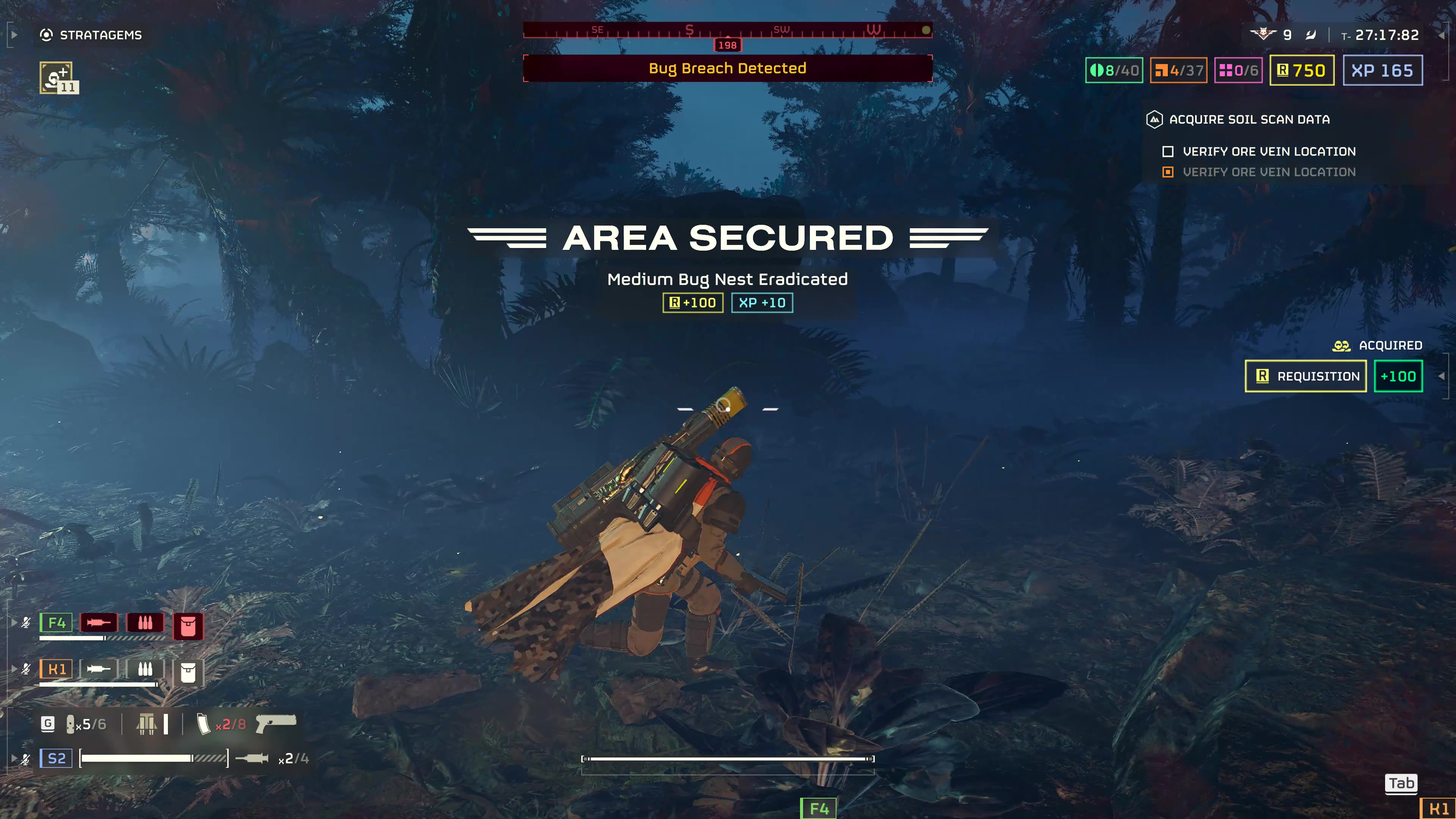Select the pistol sidearm icon
The image size is (1456, 819).
pos(276,723)
